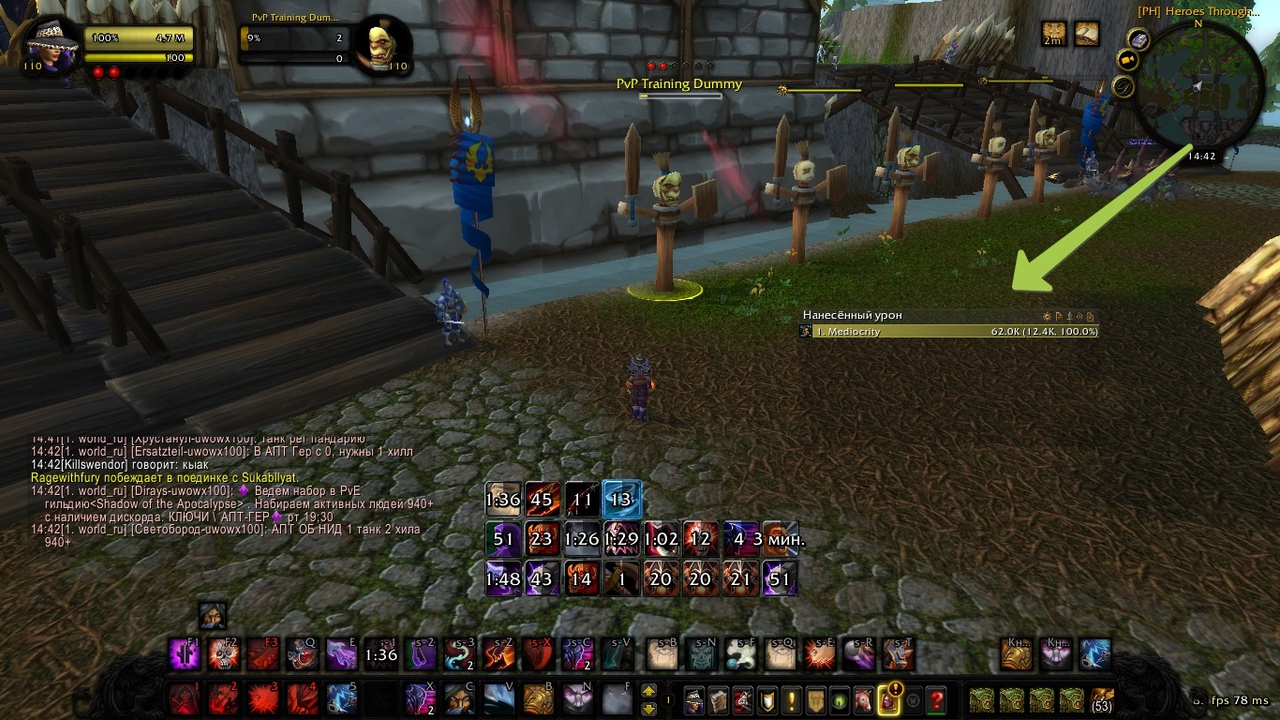Click the red question mark help button
Viewport: 1280px width, 720px height.
point(936,700)
